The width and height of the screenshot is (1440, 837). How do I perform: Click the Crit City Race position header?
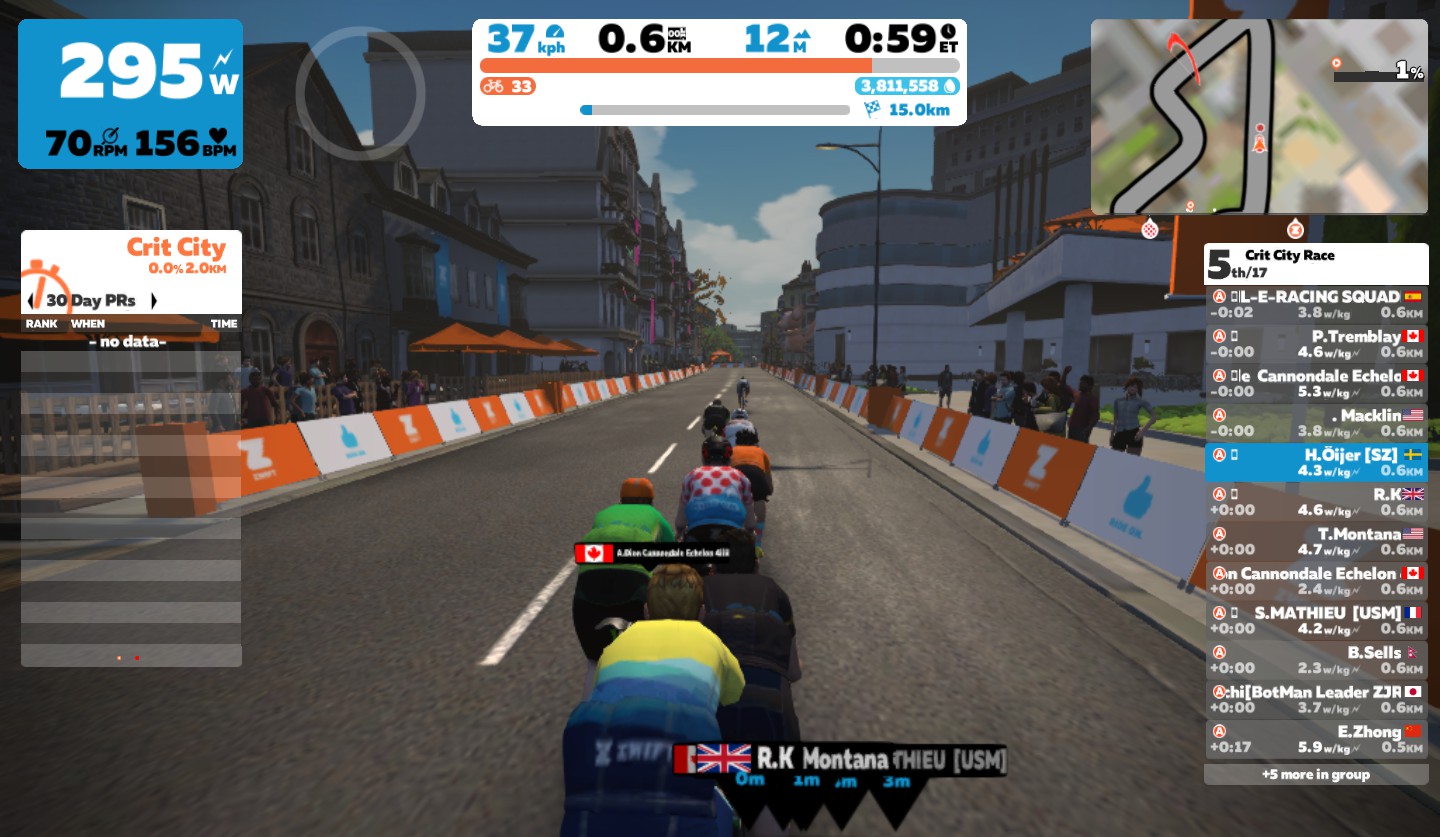point(1315,264)
